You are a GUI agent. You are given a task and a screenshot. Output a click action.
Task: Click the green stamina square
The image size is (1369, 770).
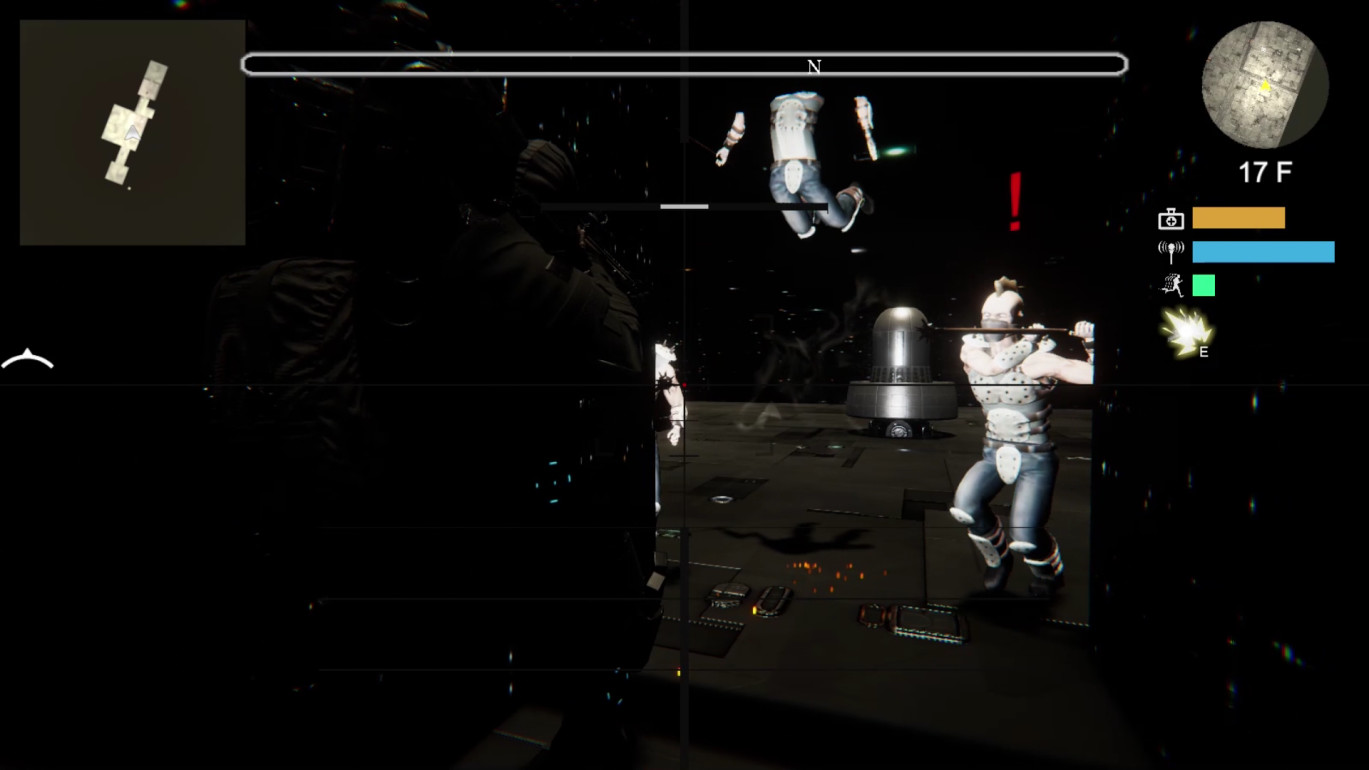(1204, 286)
